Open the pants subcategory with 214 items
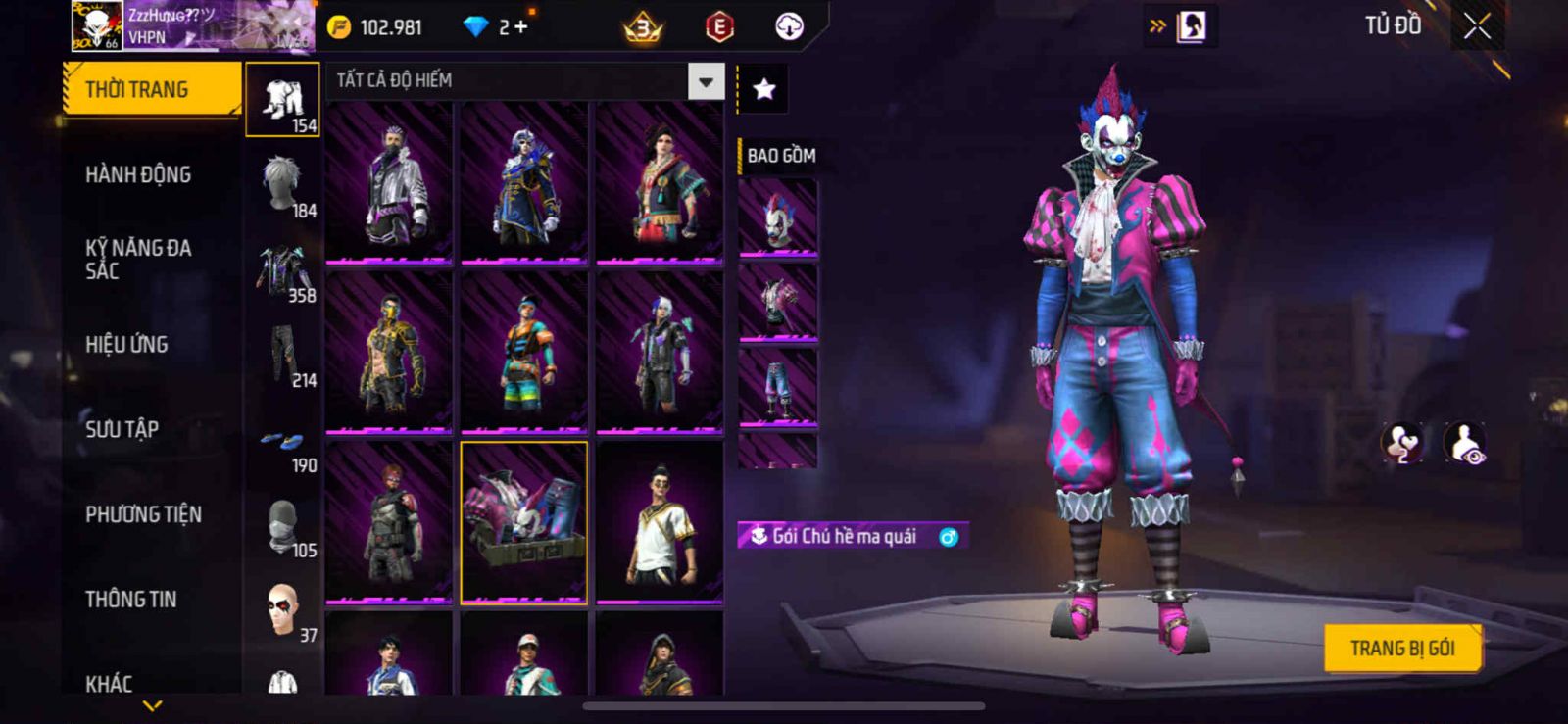 (283, 355)
